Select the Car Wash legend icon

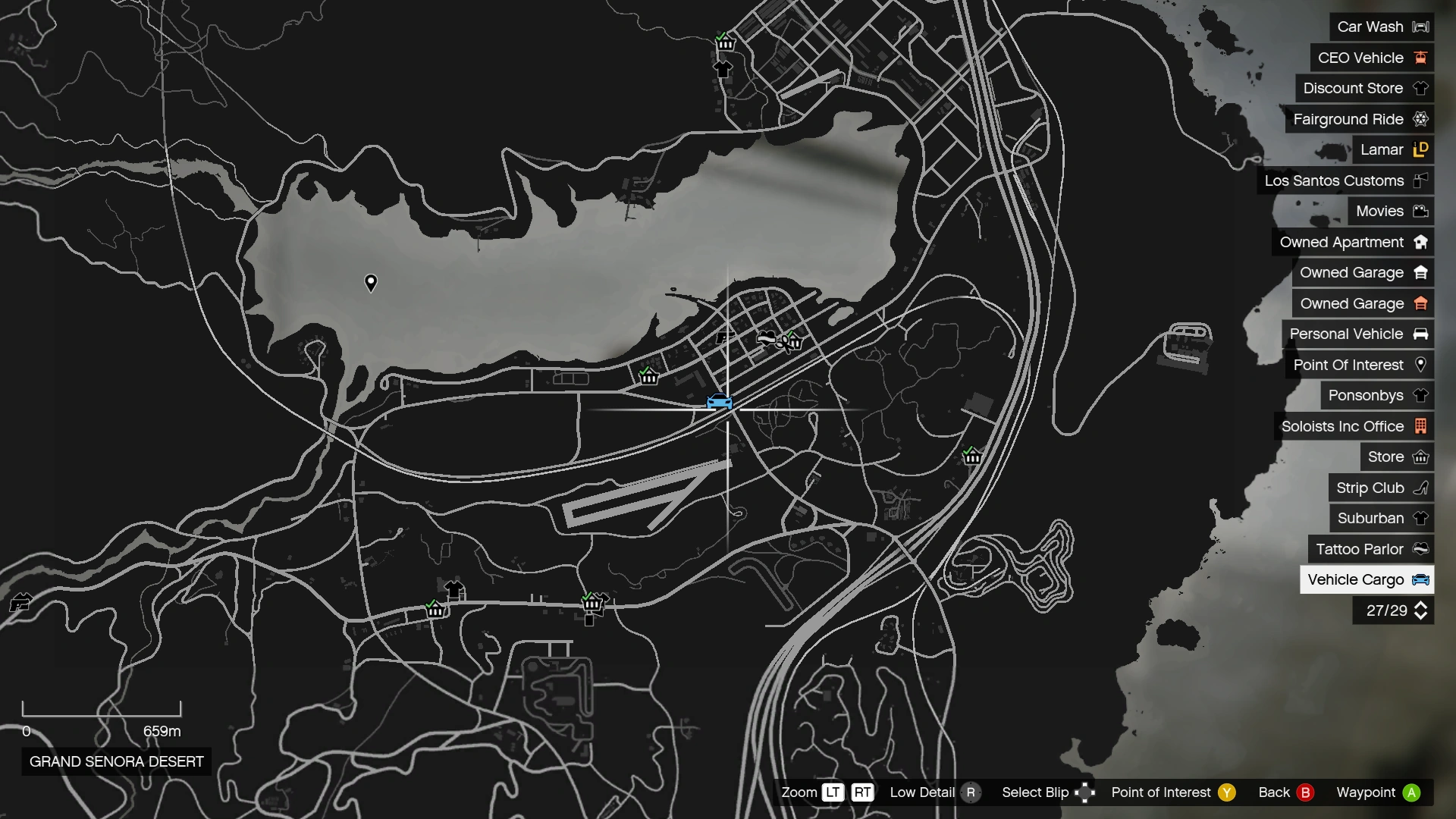tap(1420, 27)
